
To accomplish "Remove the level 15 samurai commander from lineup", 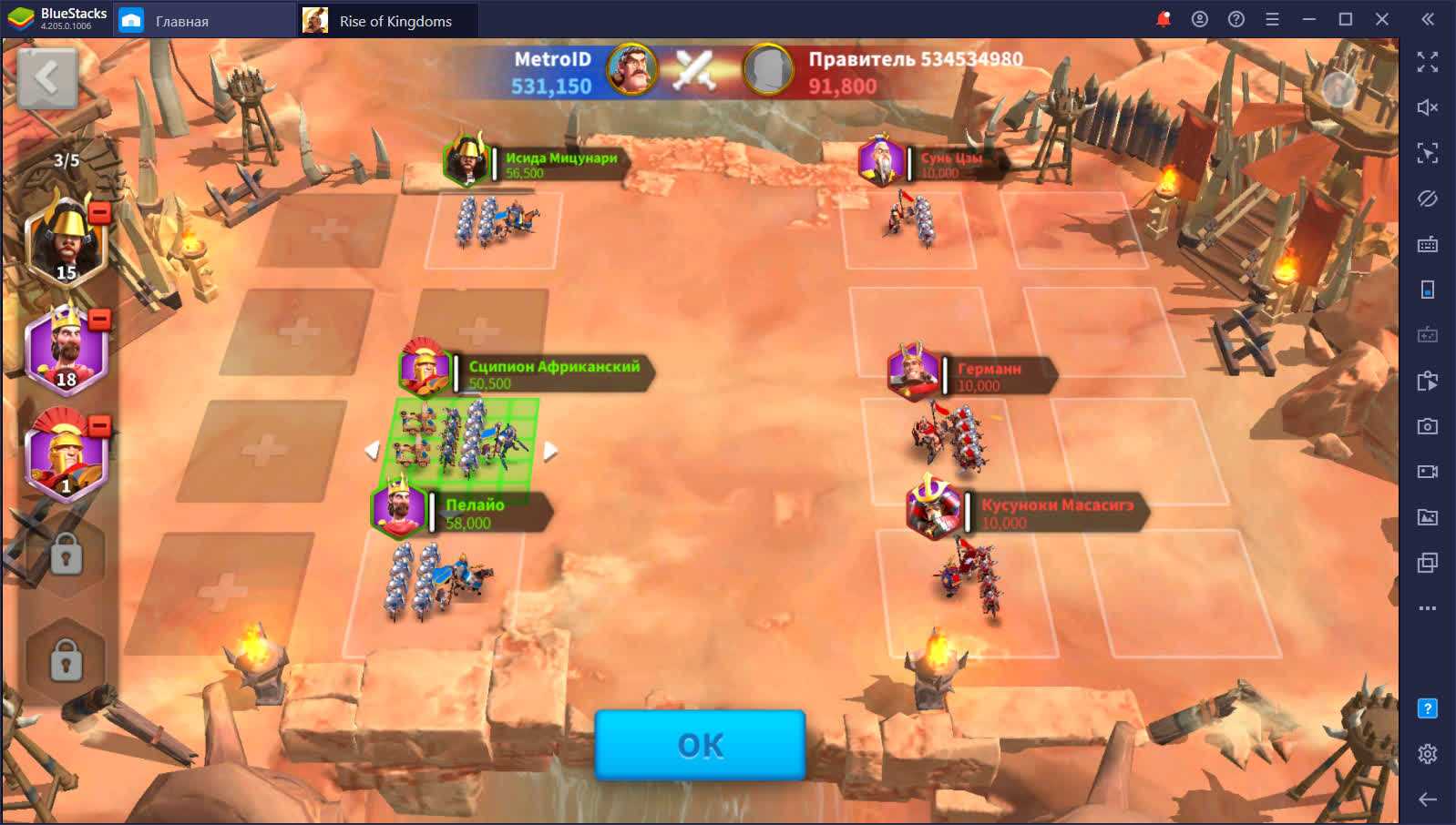I will coord(100,212).
